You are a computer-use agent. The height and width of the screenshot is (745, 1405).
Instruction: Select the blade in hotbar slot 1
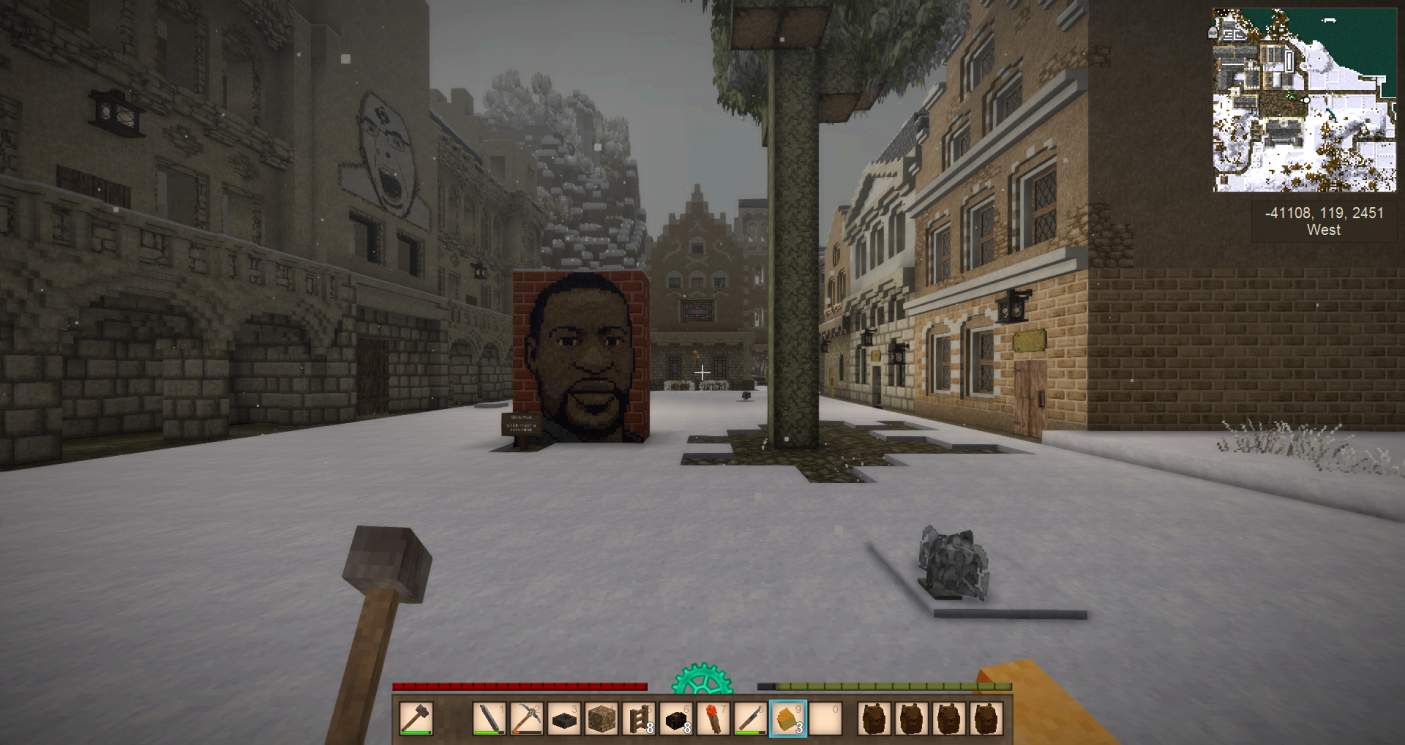click(x=489, y=719)
